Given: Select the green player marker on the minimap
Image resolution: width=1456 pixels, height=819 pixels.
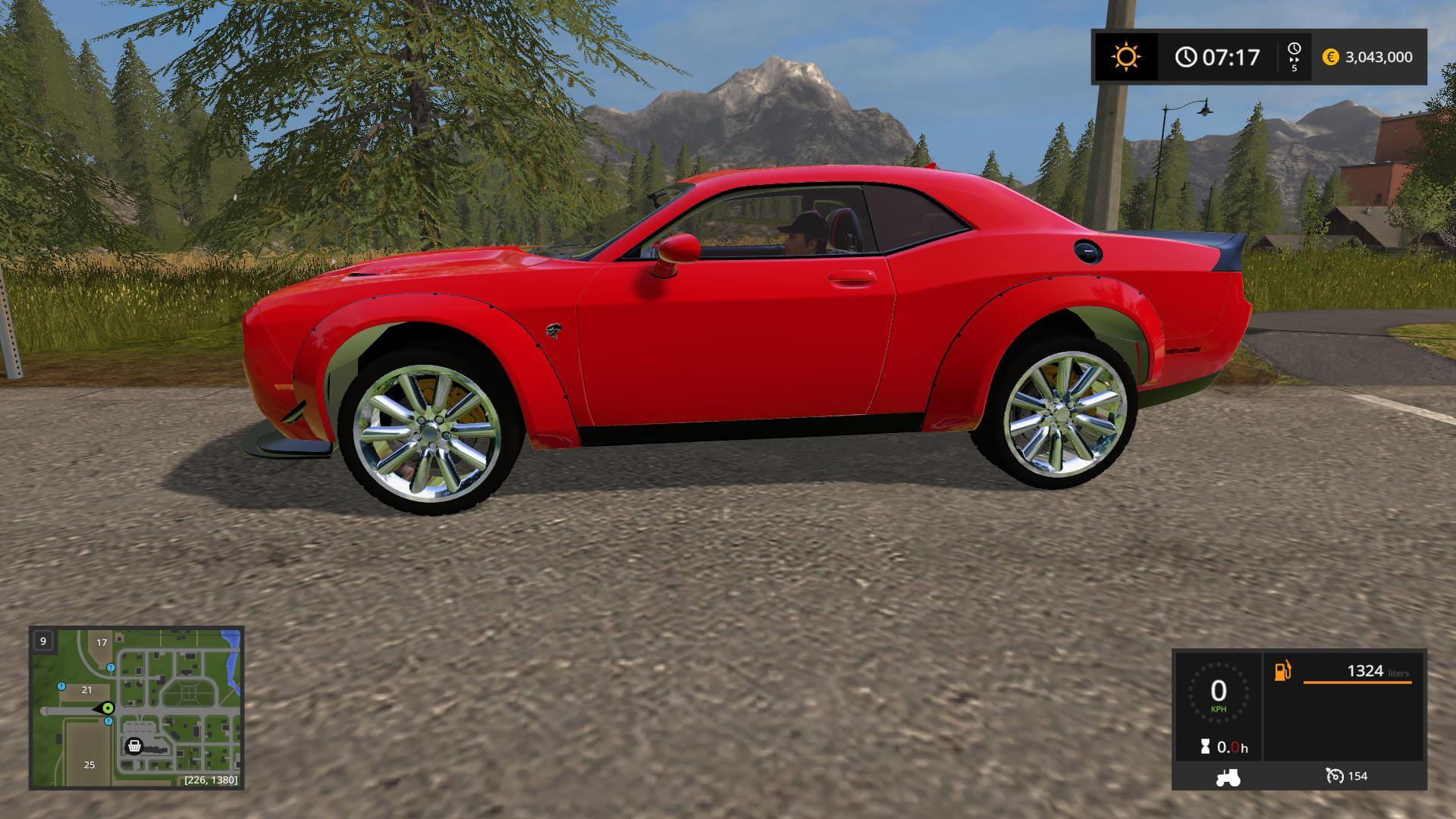Looking at the screenshot, I should point(108,708).
